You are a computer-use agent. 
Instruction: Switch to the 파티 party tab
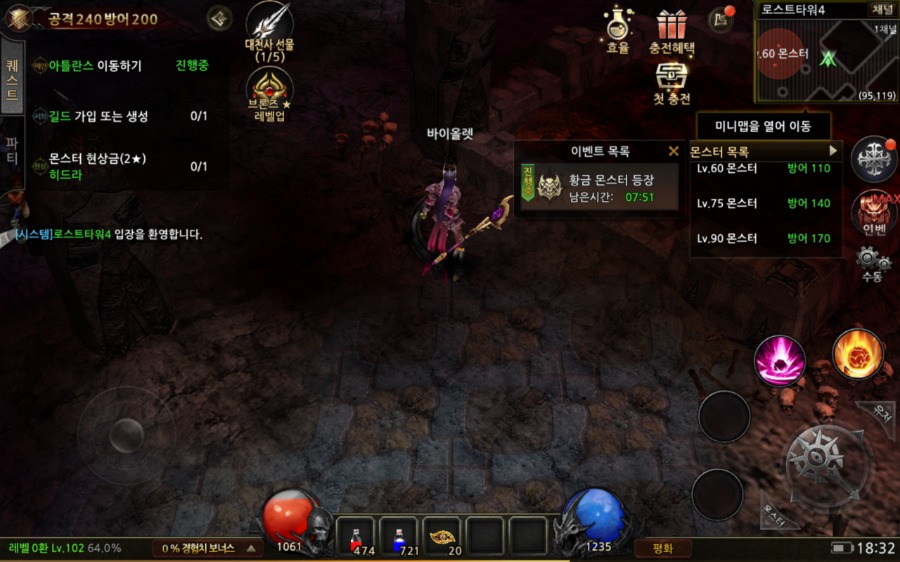12,150
